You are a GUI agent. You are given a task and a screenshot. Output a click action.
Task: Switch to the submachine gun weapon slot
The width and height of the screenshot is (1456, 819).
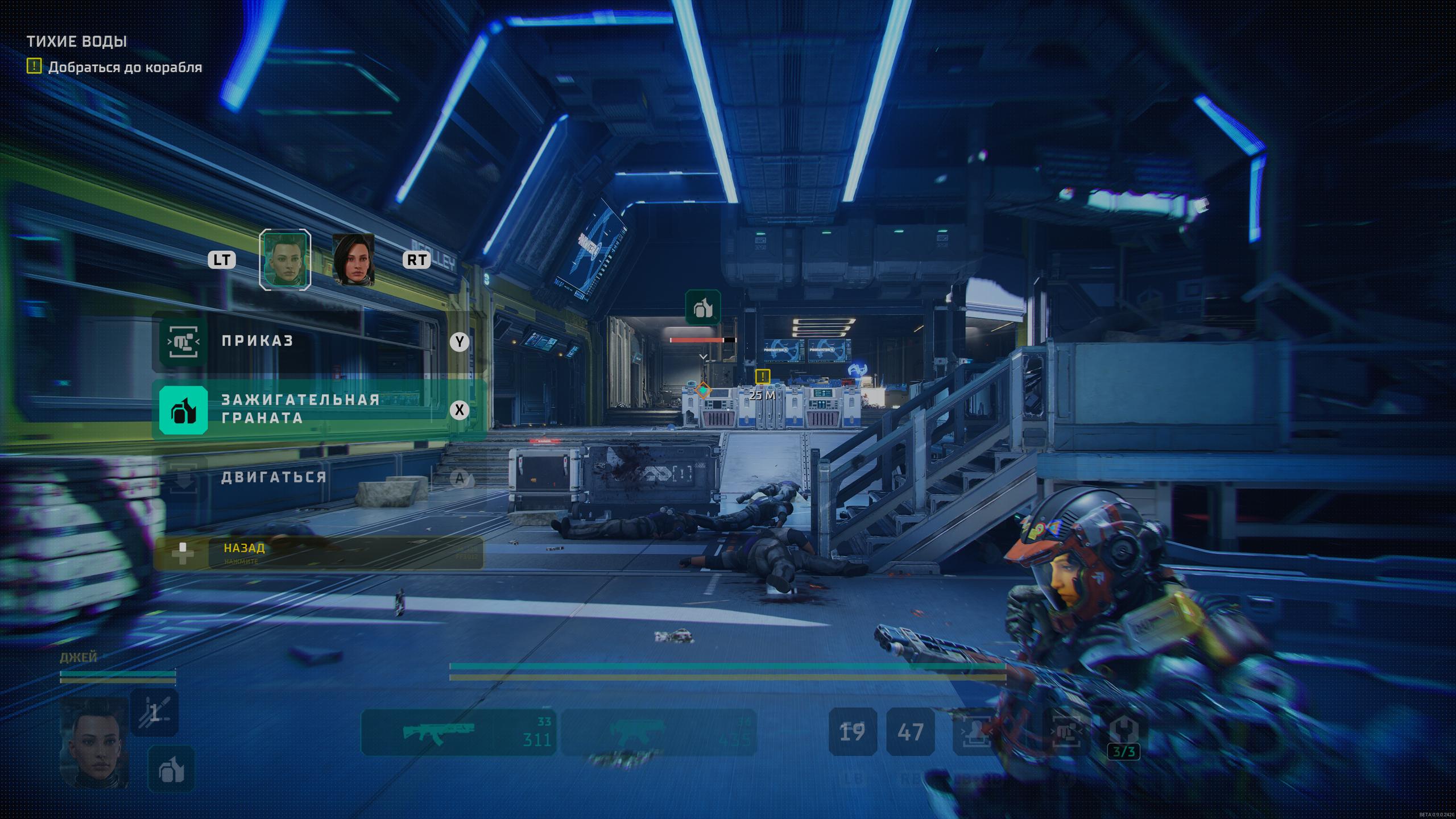click(659, 732)
